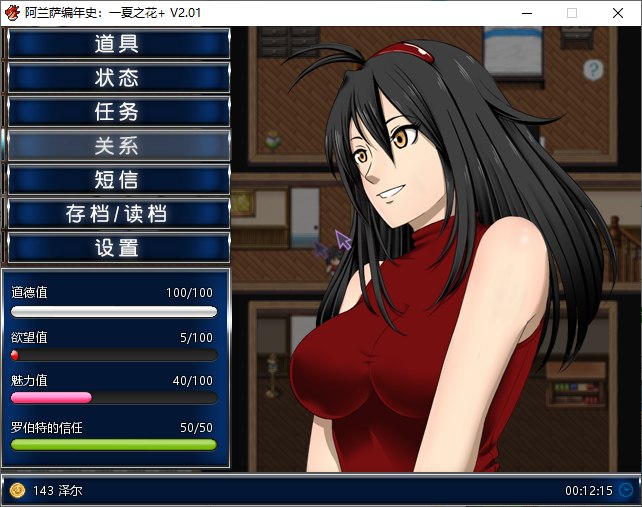This screenshot has width=642, height=507.
Task: Open the 短信 messages menu
Action: tap(118, 180)
